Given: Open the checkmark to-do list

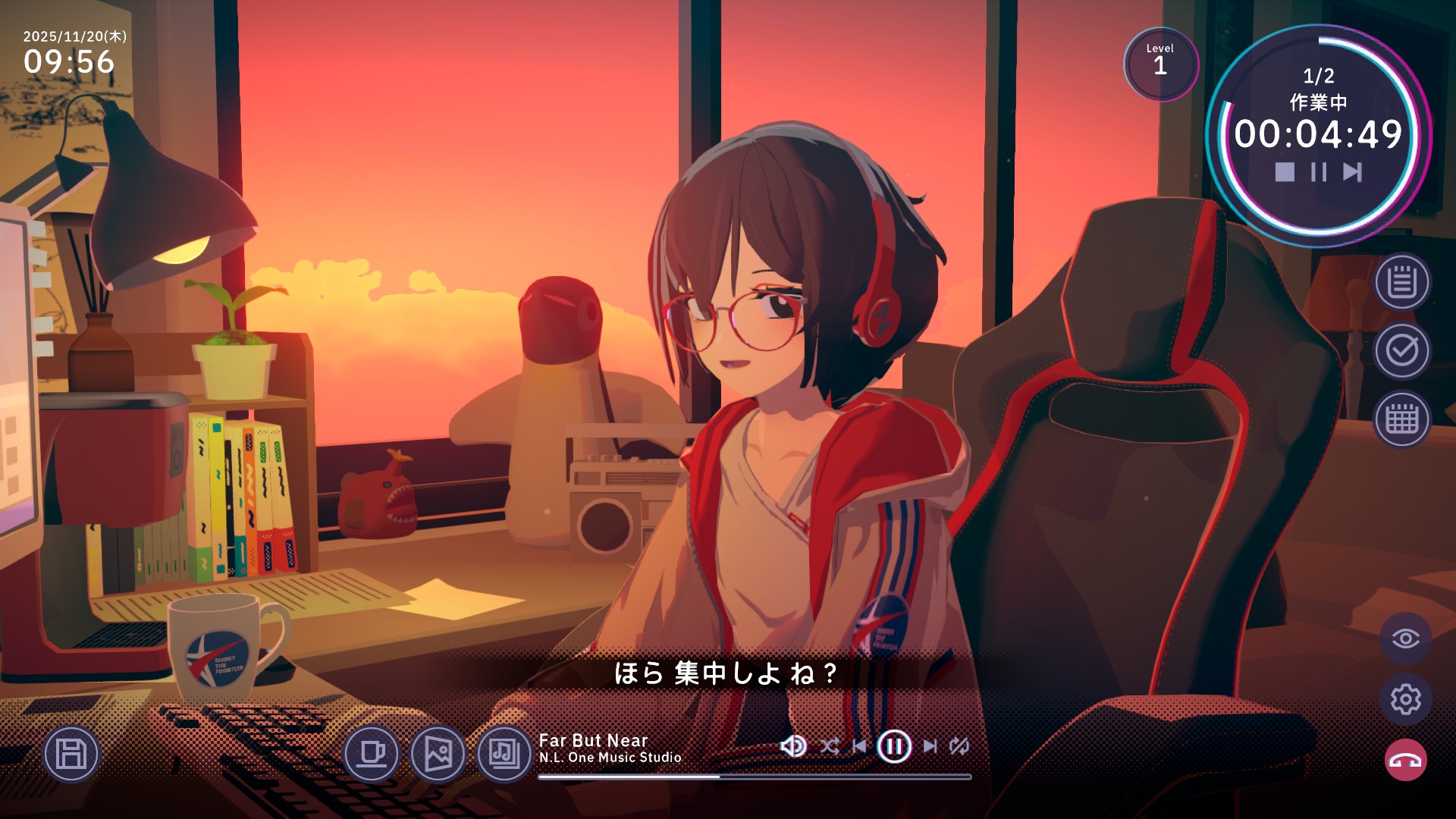Looking at the screenshot, I should [x=1402, y=350].
